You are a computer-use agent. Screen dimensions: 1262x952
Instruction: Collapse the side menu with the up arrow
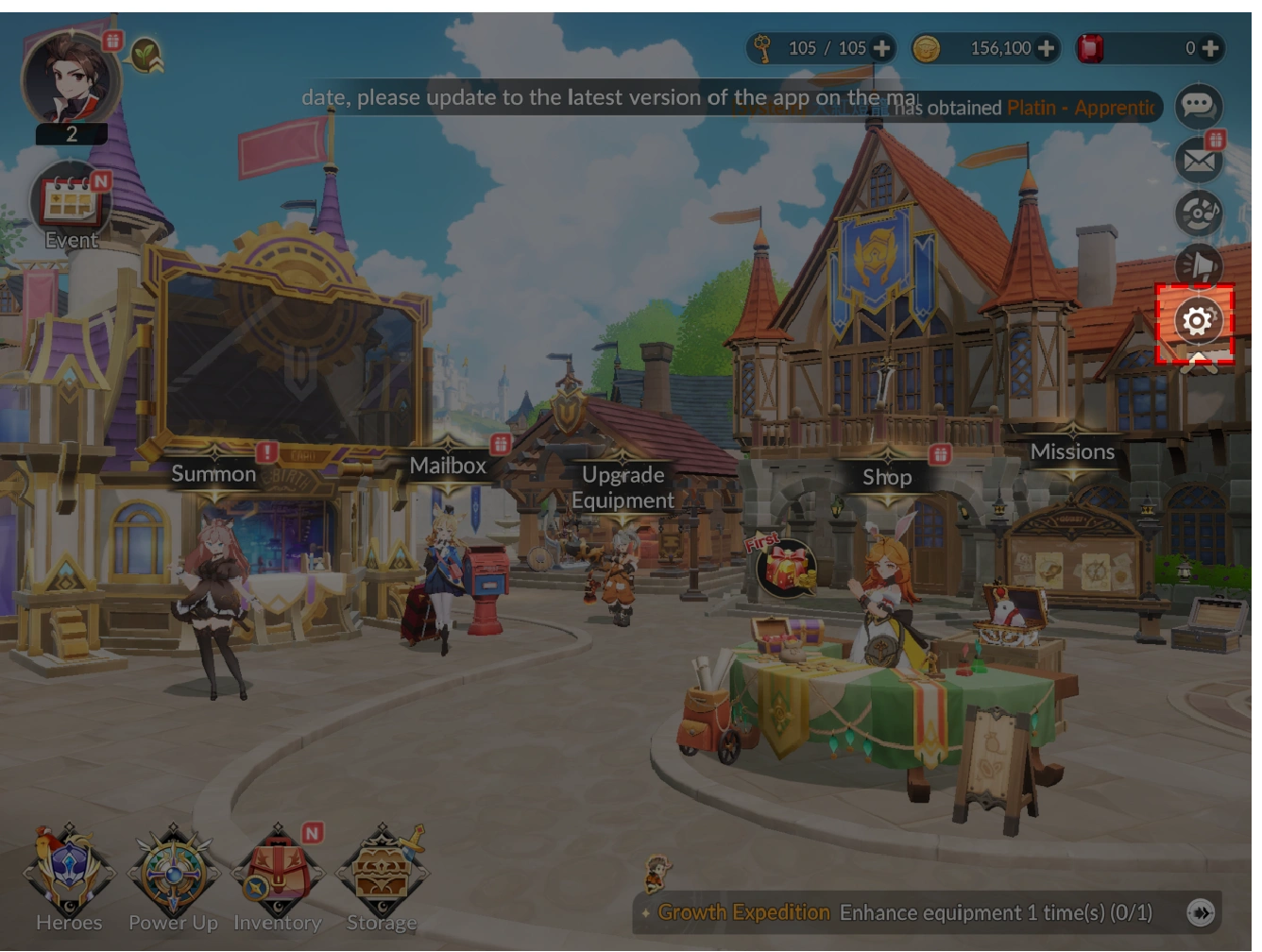coord(1198,365)
